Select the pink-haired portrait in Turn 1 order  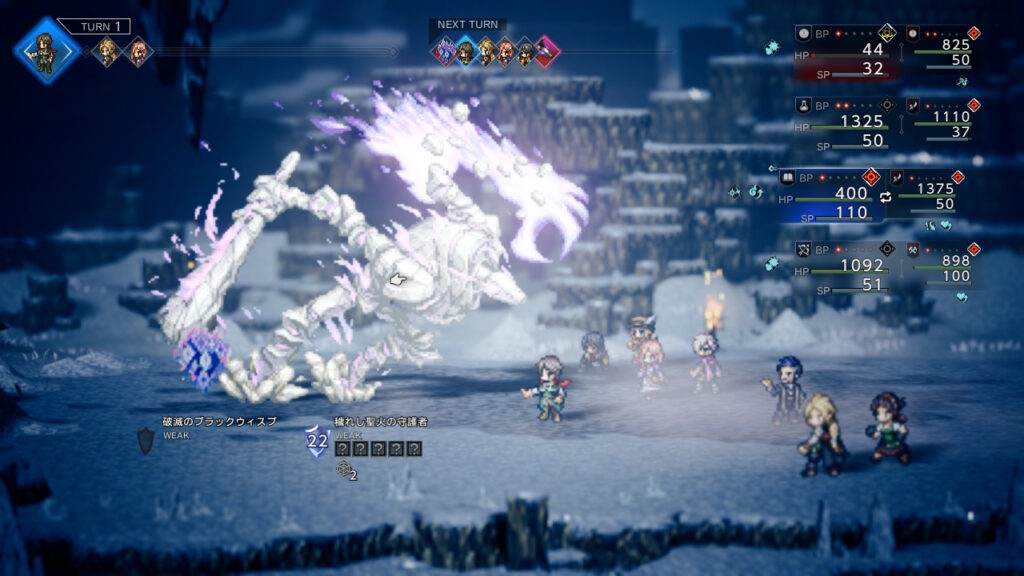coord(136,51)
